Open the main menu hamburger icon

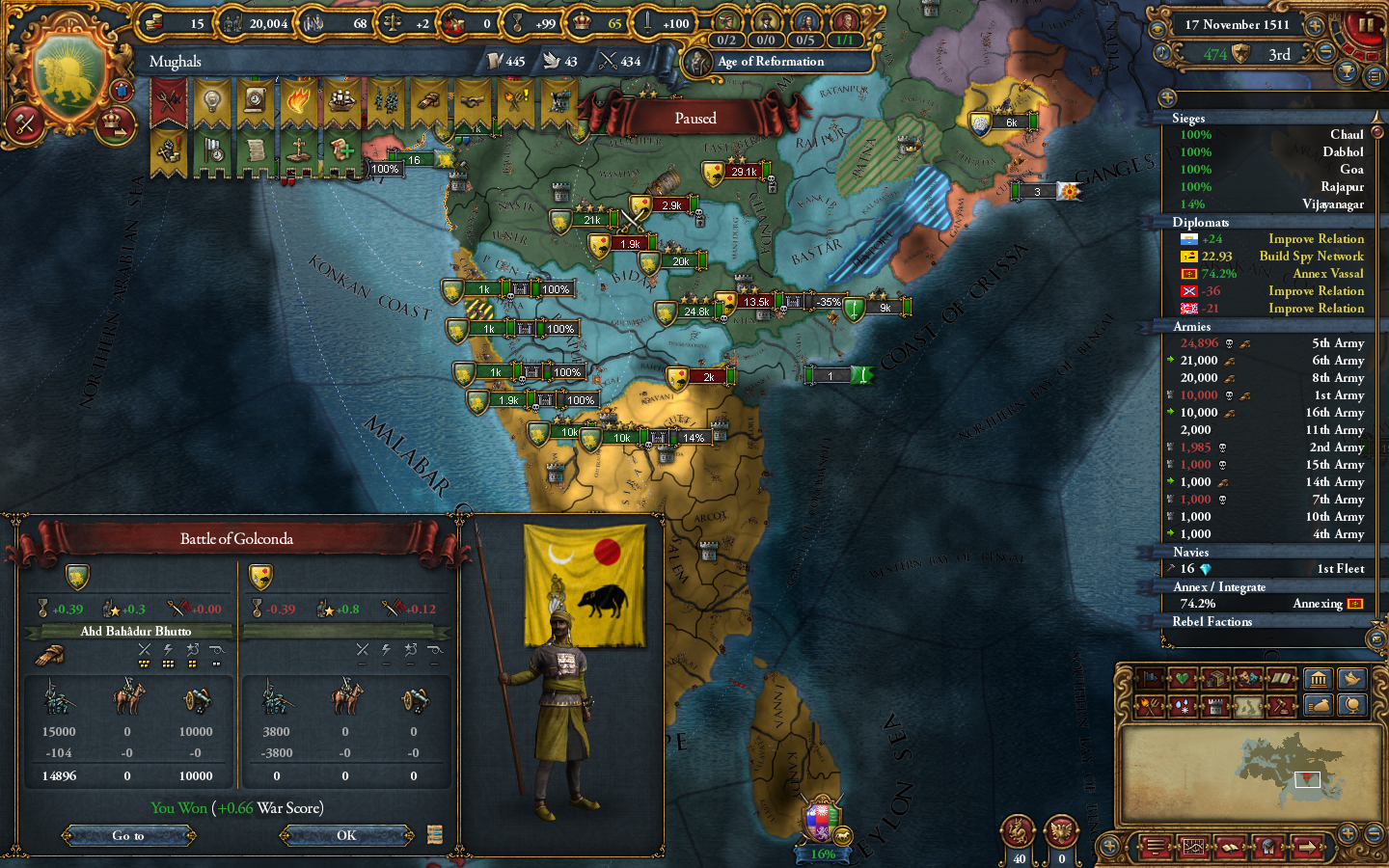[1157, 847]
